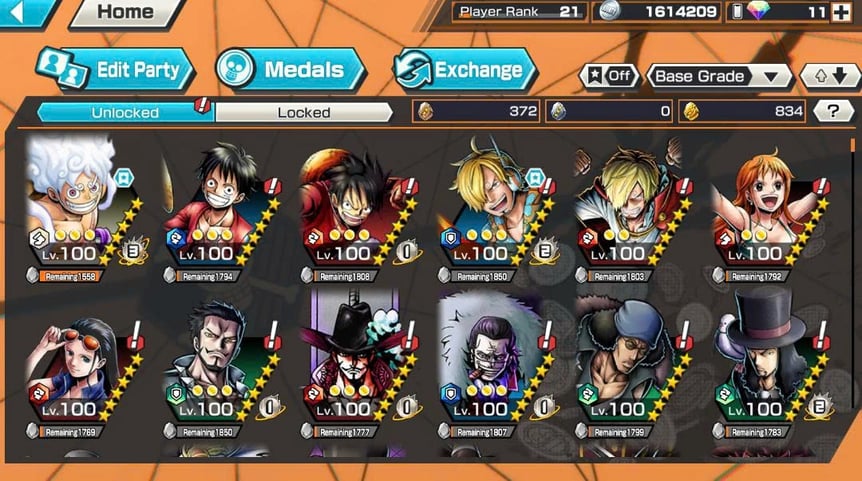Open the Edit Party menu
Image resolution: width=862 pixels, height=481 pixels.
115,69
